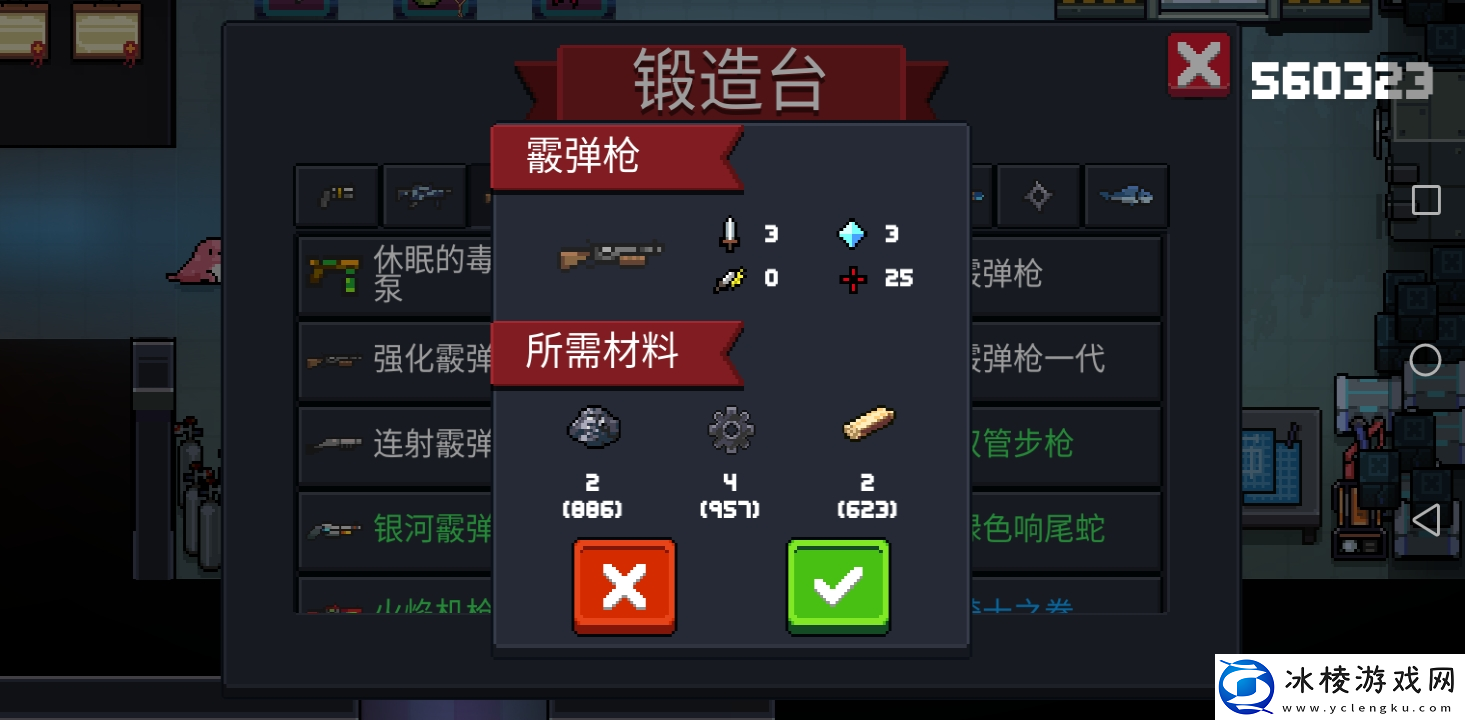Confirm forging with the green checkmark button
1465x720 pixels.
point(838,585)
